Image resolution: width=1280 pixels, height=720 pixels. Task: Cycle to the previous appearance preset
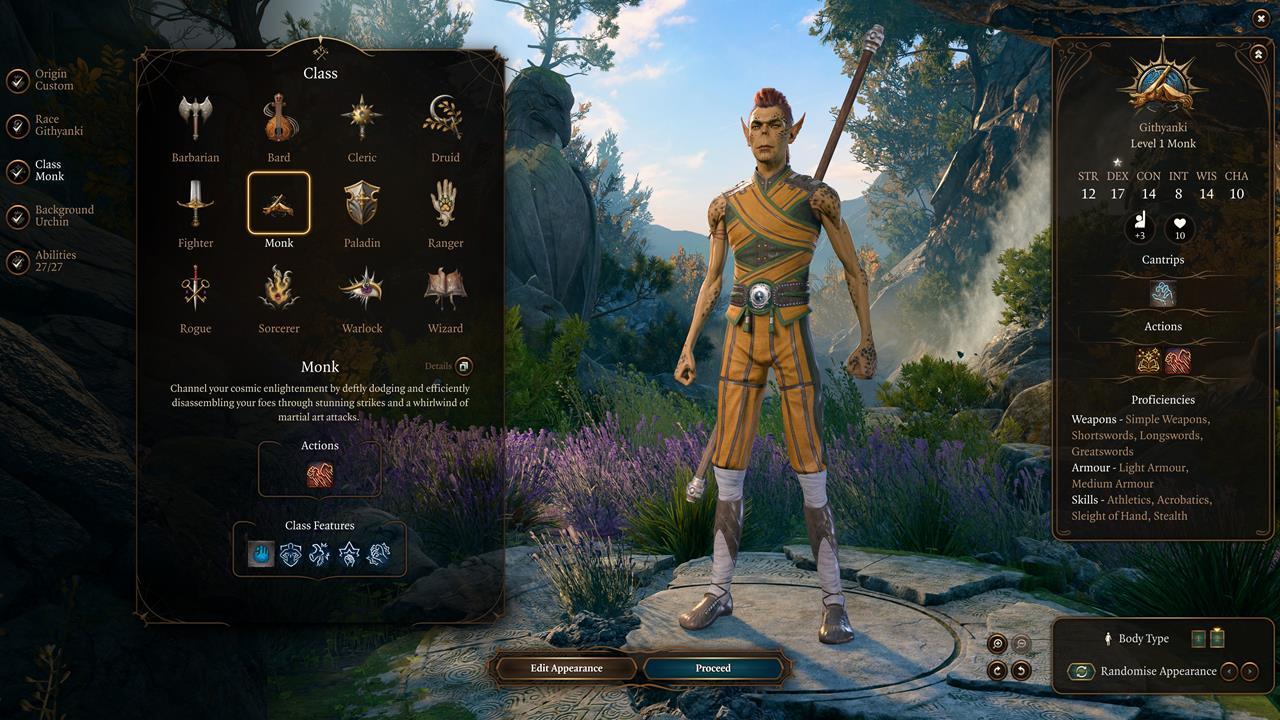(1229, 671)
